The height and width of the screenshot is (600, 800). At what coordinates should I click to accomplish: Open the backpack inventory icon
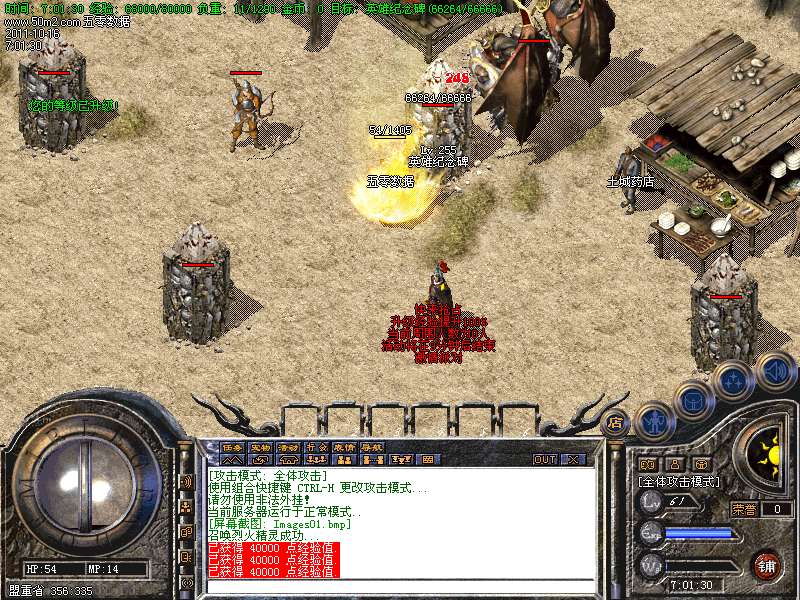point(693,401)
